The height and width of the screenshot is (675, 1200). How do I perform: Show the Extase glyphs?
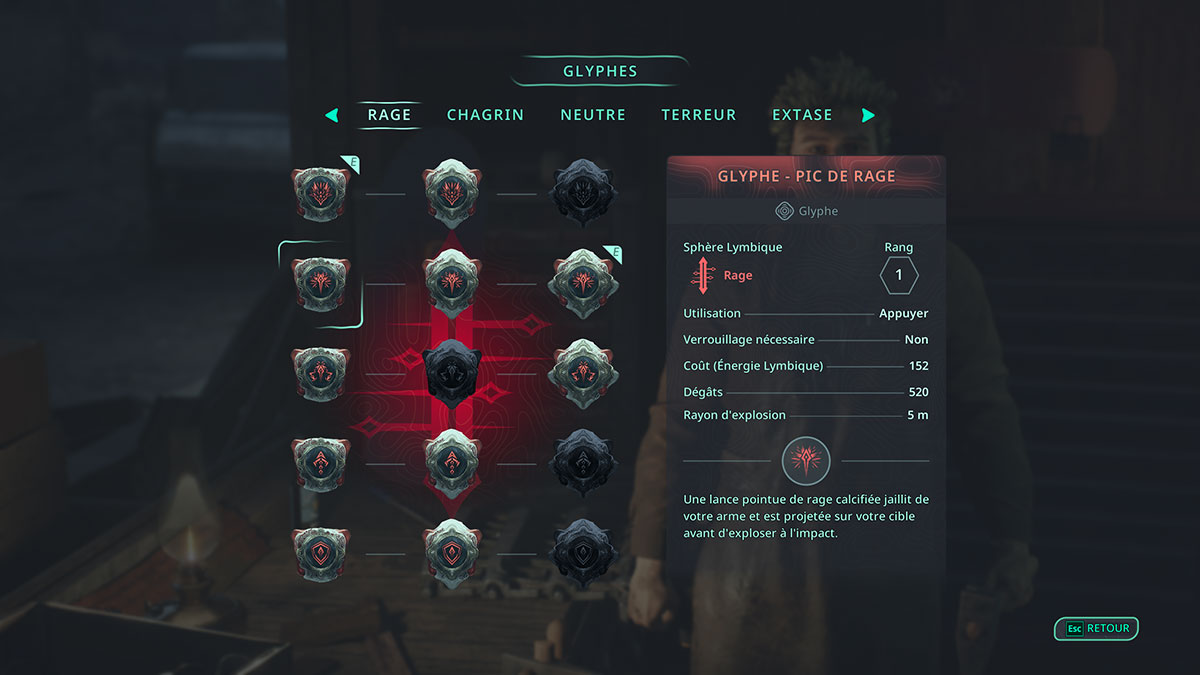pyautogui.click(x=802, y=115)
